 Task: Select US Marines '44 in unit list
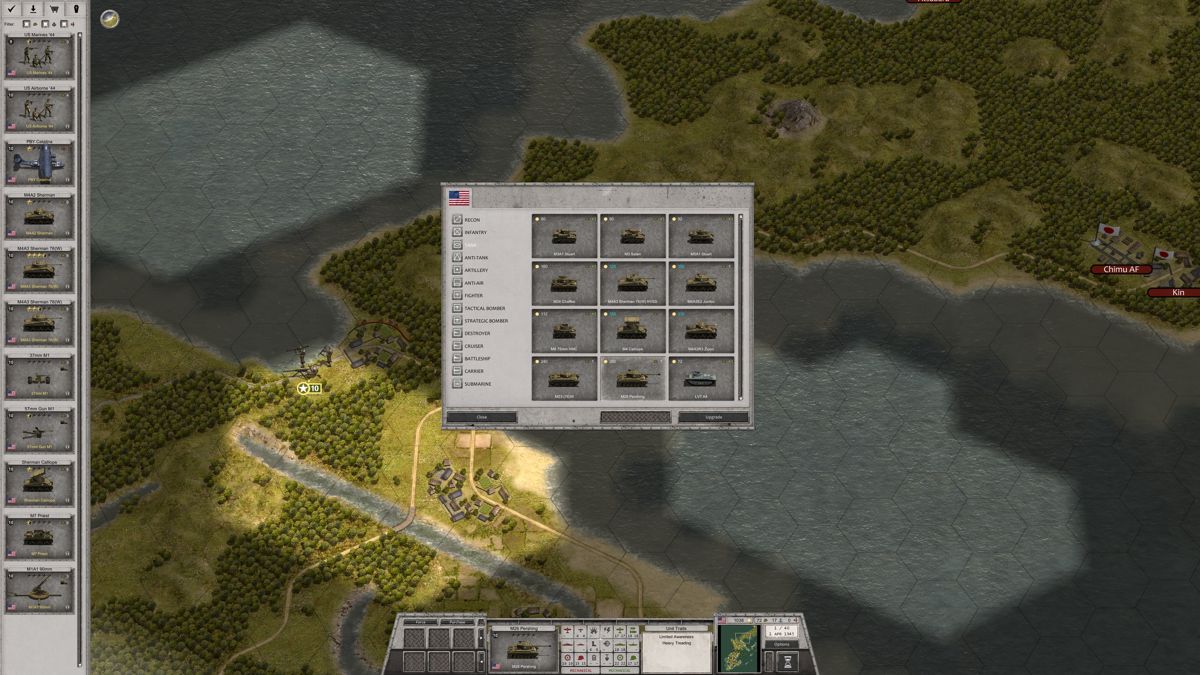coord(40,57)
